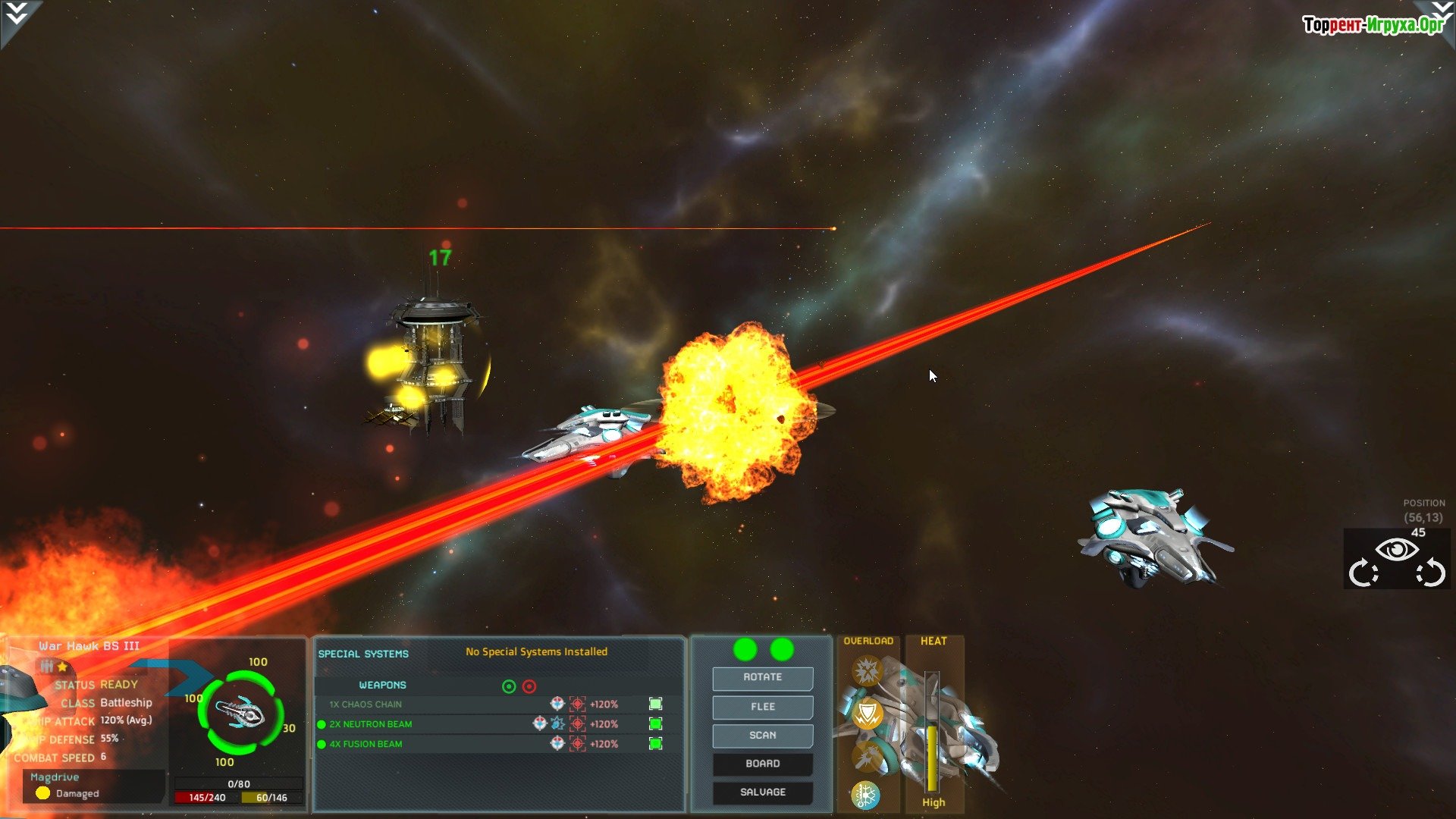1456x819 pixels.
Task: Toggle the eye camera view icon
Action: pos(1397,550)
